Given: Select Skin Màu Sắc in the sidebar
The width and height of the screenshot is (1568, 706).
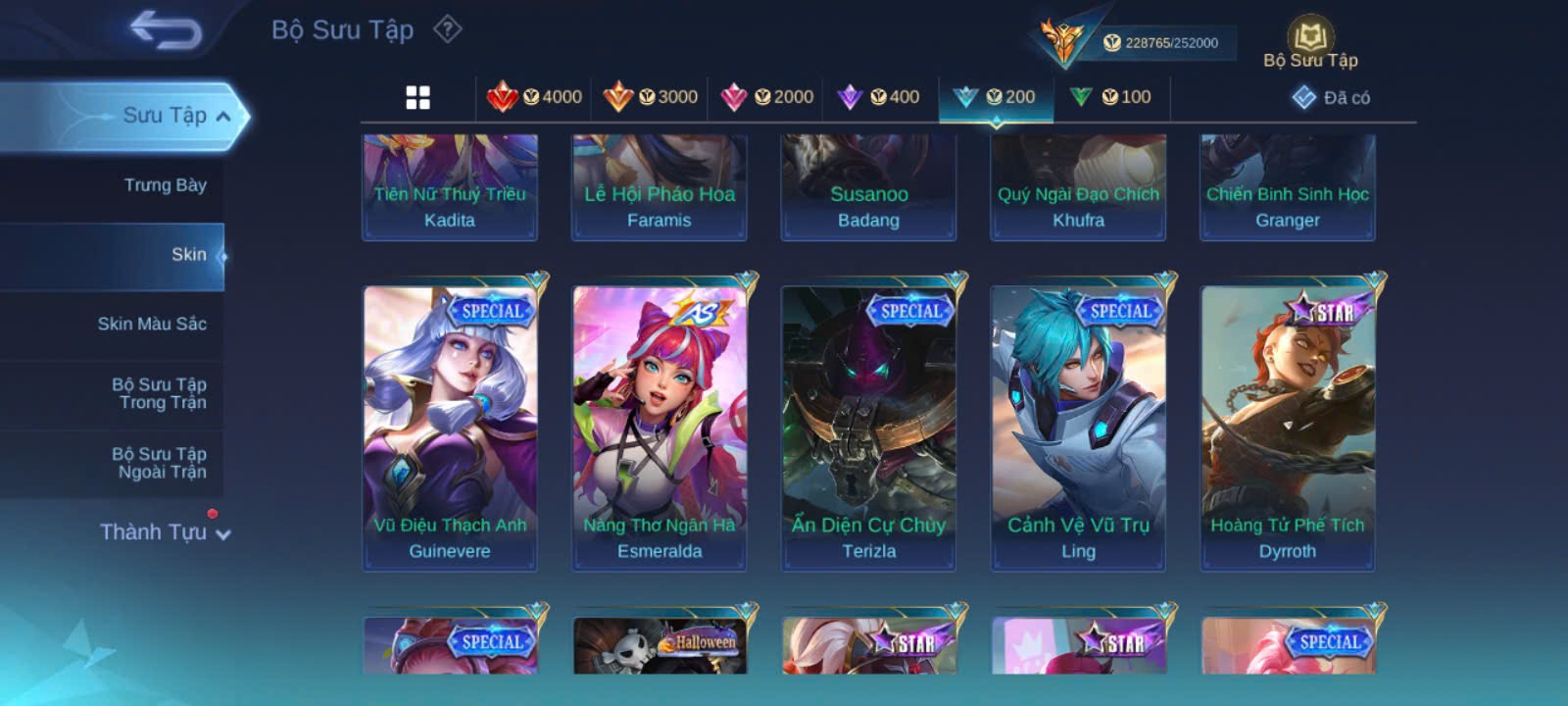Looking at the screenshot, I should [152, 324].
